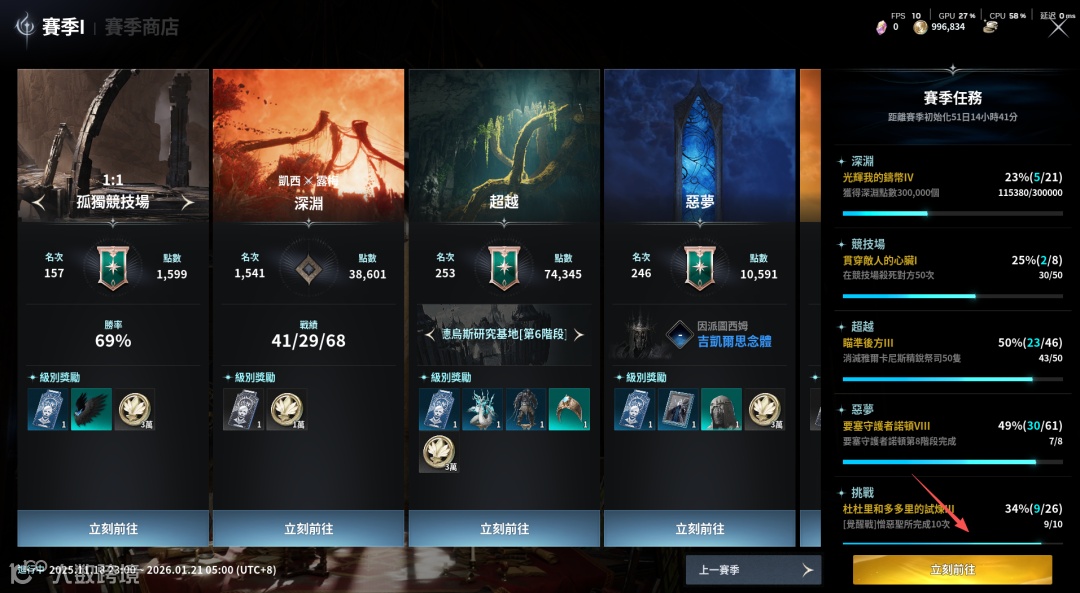Select the 挑戰 season mission entry
This screenshot has height=593, width=1080.
coord(951,514)
